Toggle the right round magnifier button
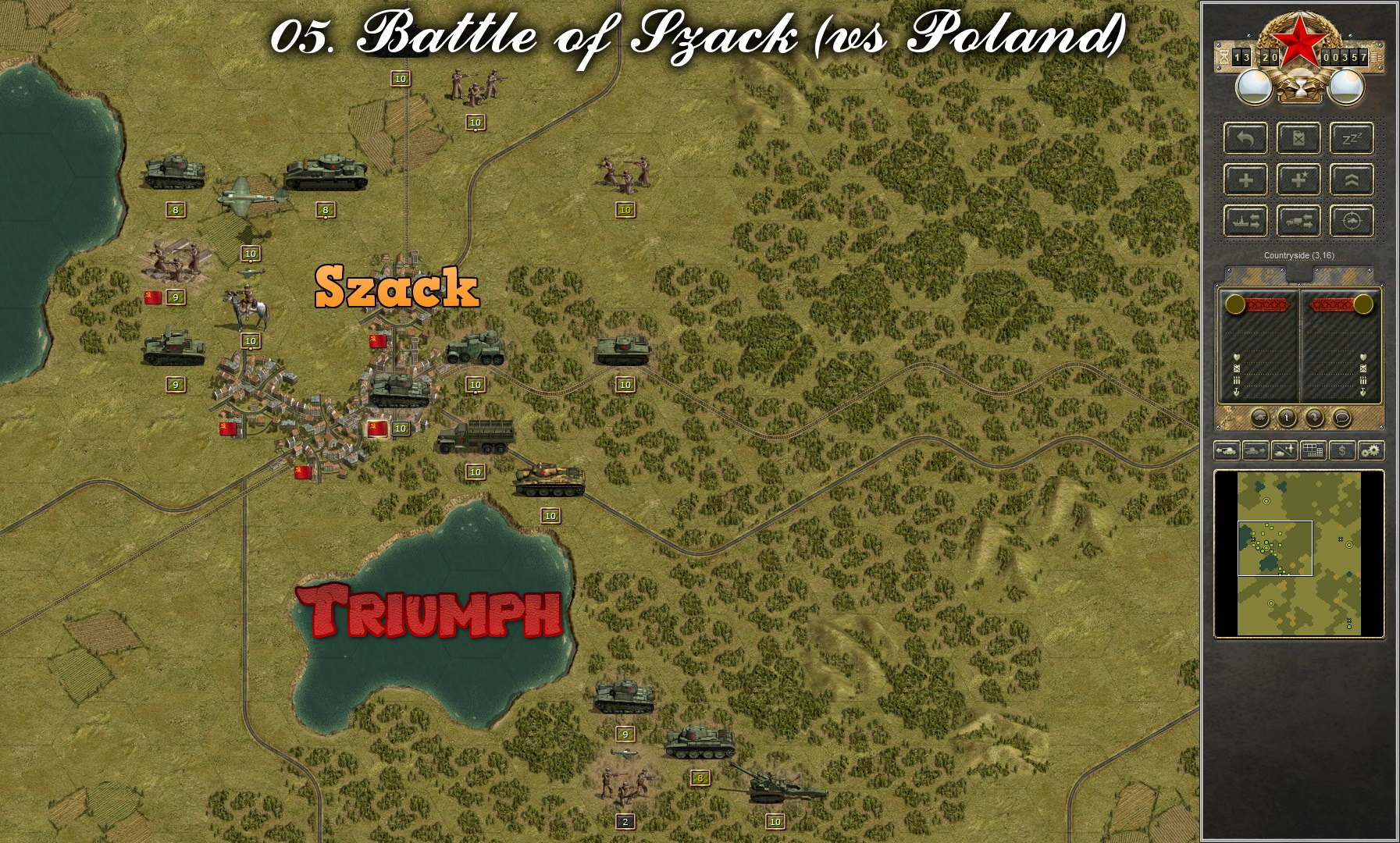Screen dimensions: 1400x843 [x=1348, y=87]
